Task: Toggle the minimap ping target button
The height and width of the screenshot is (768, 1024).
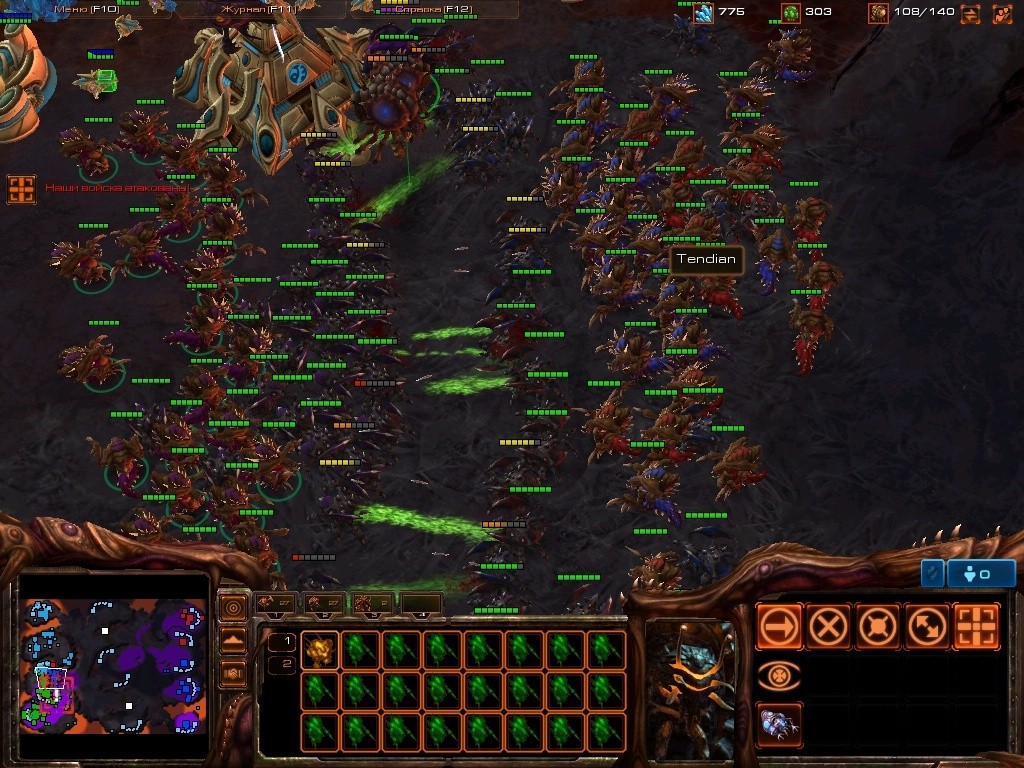Action: tap(233, 608)
